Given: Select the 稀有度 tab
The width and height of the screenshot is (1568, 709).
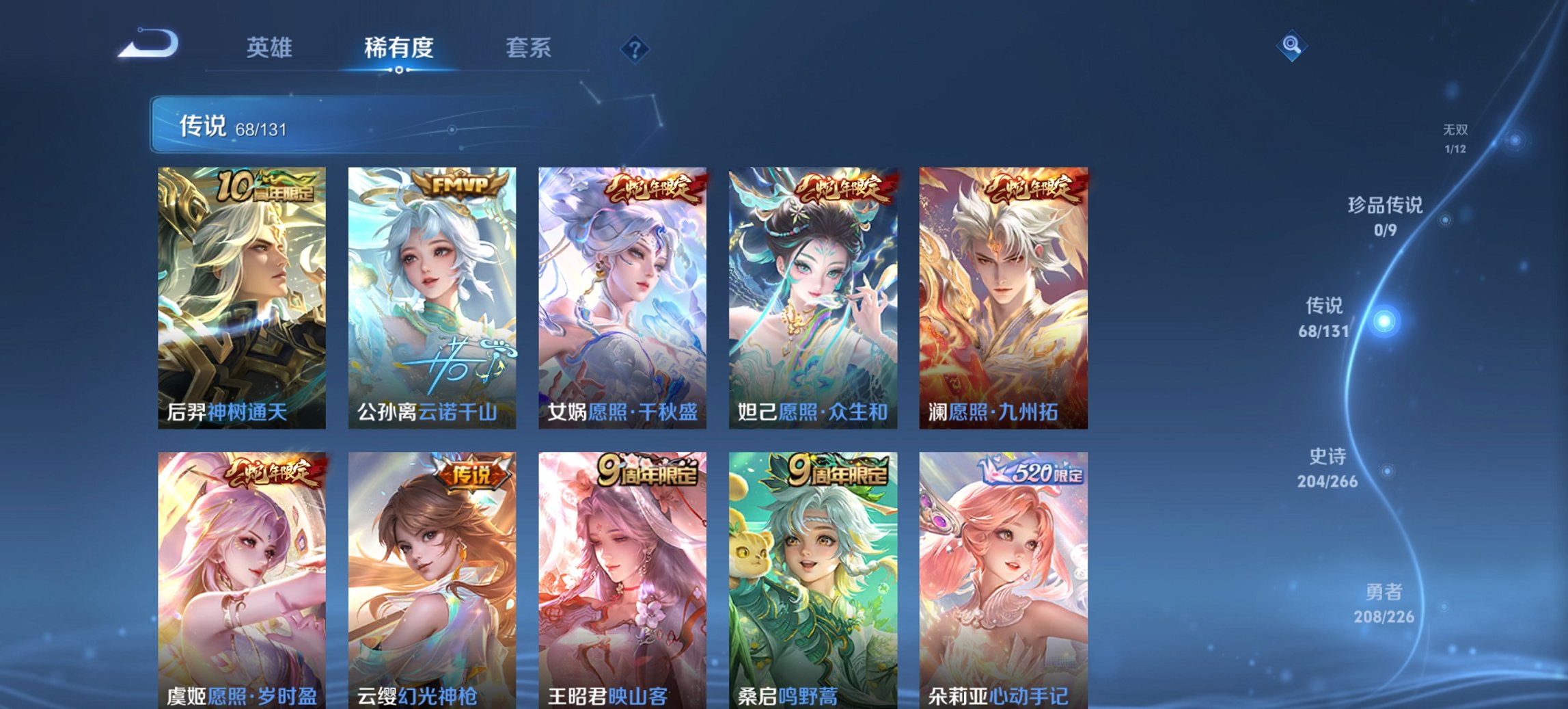Looking at the screenshot, I should pos(399,48).
